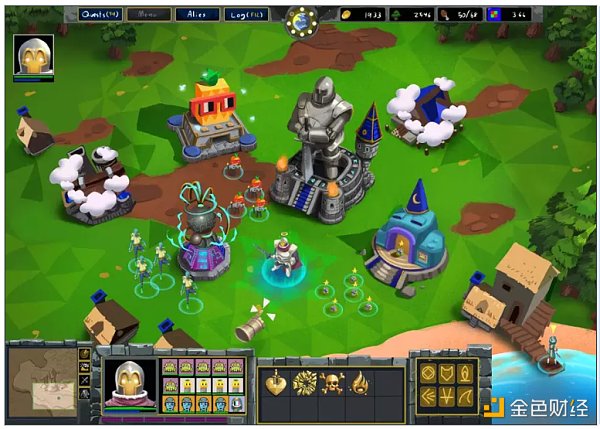Select the large helmeted knight portrait
Screen dimensions: 600x429
click(x=130, y=380)
